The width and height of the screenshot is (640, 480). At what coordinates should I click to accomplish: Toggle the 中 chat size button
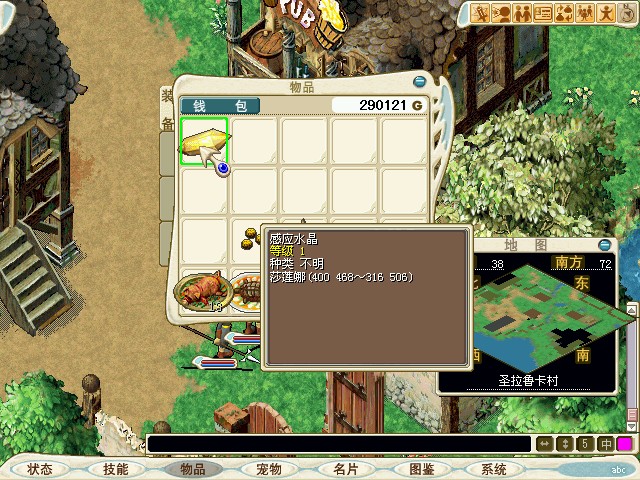click(606, 444)
